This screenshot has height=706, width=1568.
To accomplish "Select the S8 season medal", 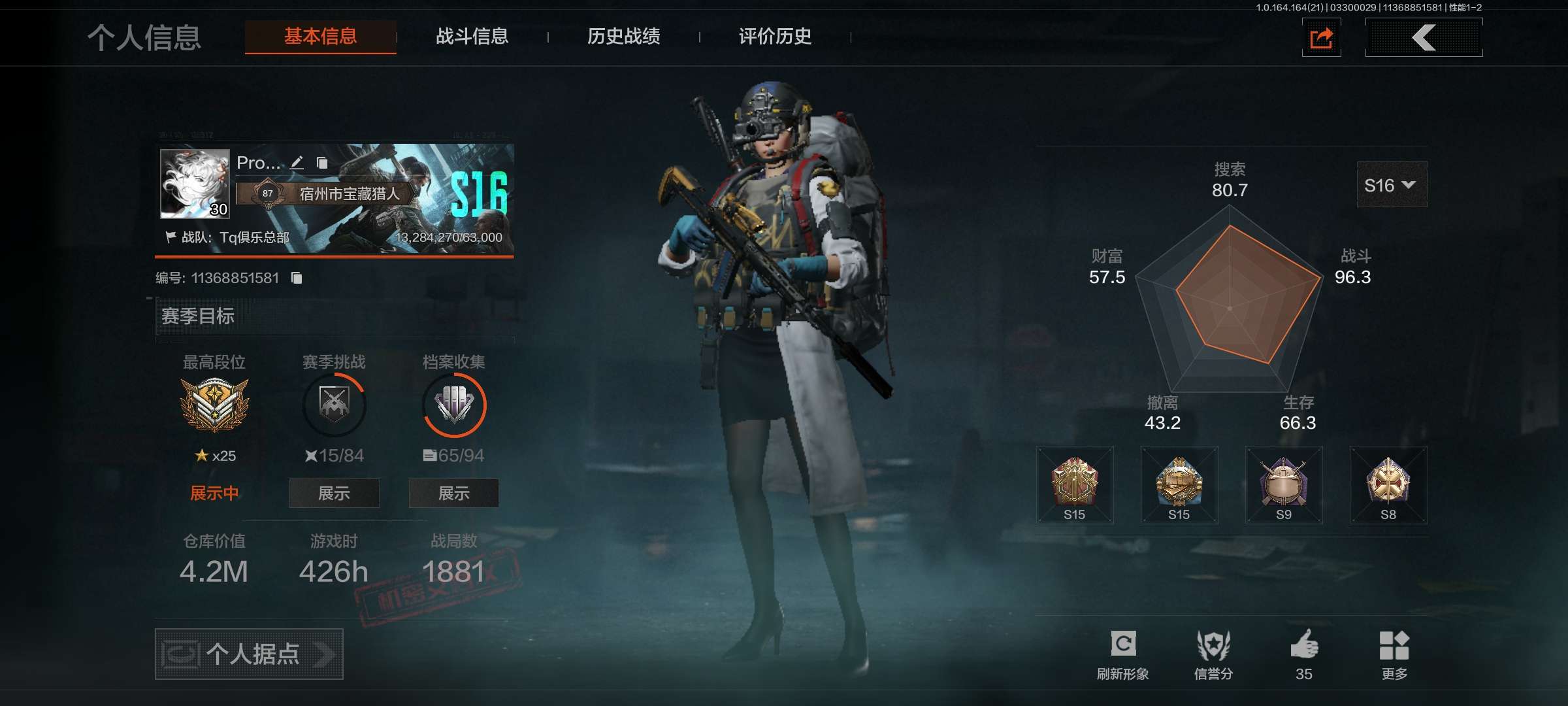I will click(x=1388, y=485).
